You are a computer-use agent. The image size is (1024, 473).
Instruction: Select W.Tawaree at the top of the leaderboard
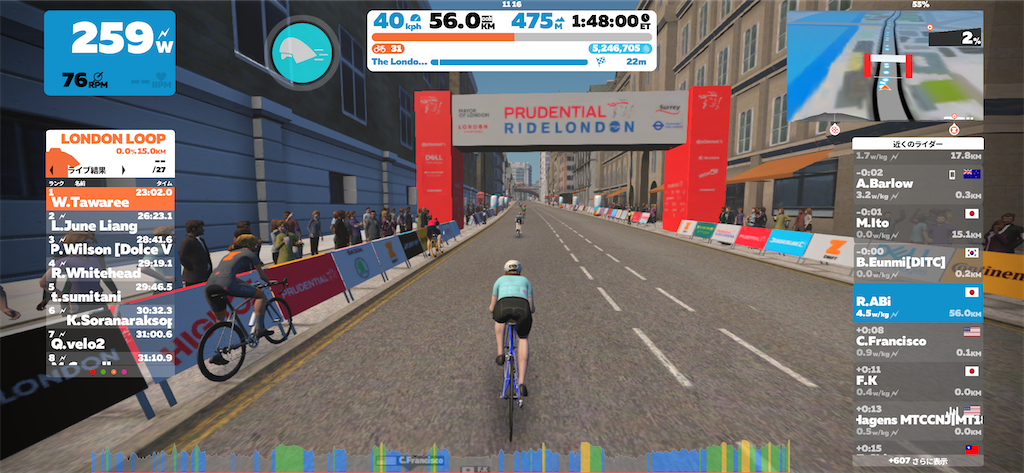pyautogui.click(x=110, y=200)
